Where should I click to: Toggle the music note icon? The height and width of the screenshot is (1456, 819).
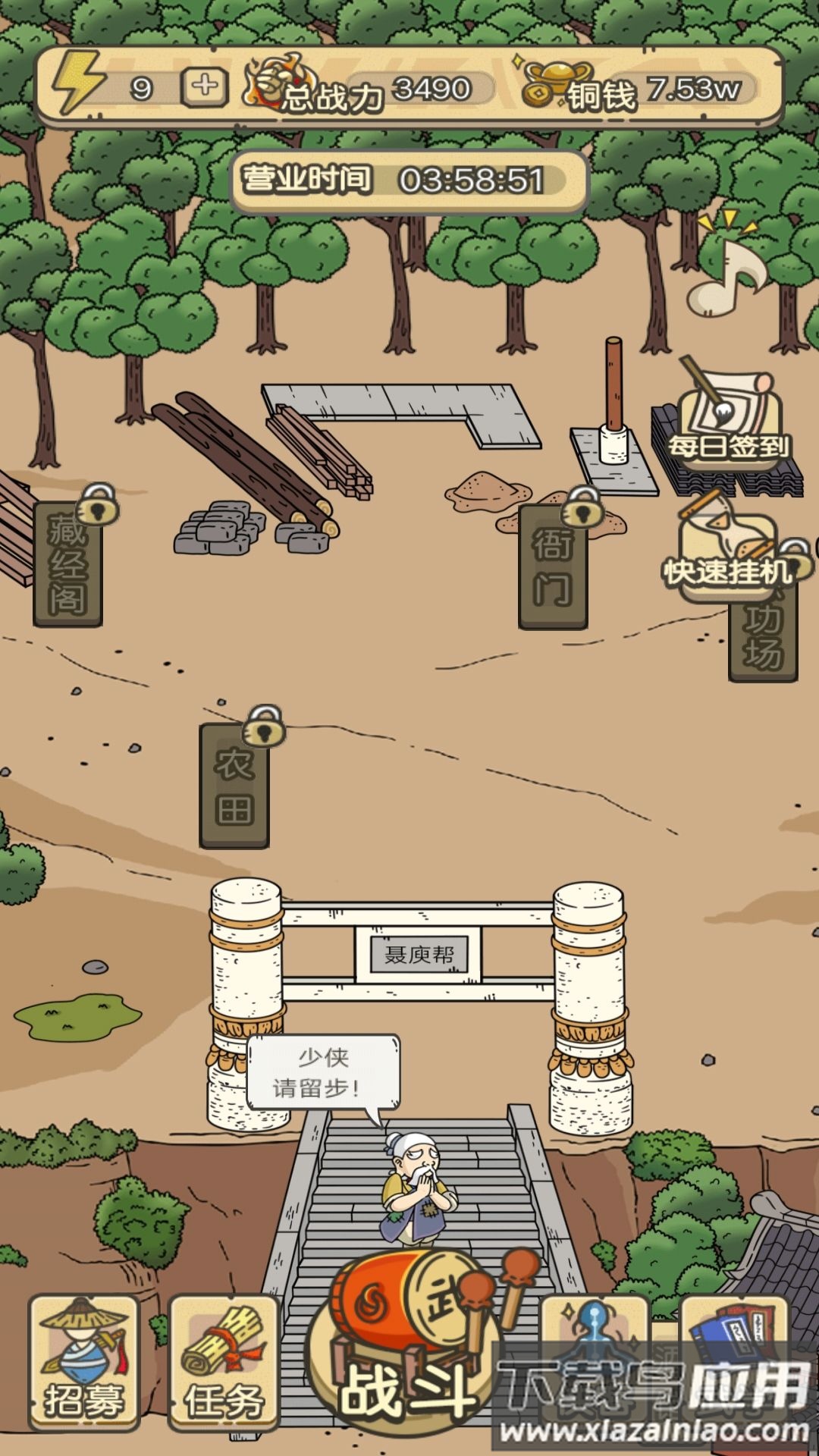(725, 273)
